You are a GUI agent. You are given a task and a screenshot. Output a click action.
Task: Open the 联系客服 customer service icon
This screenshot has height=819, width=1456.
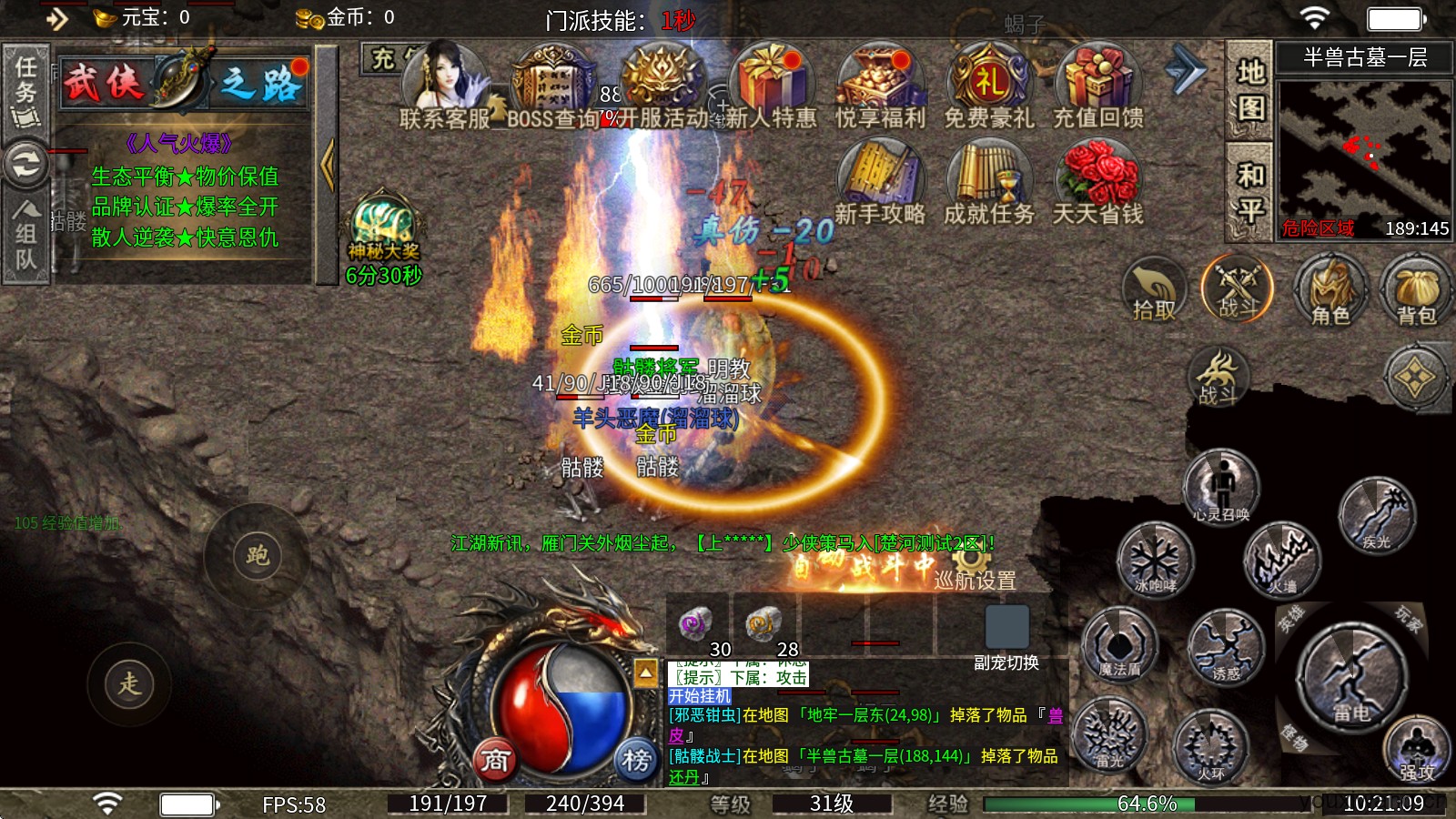(x=445, y=85)
